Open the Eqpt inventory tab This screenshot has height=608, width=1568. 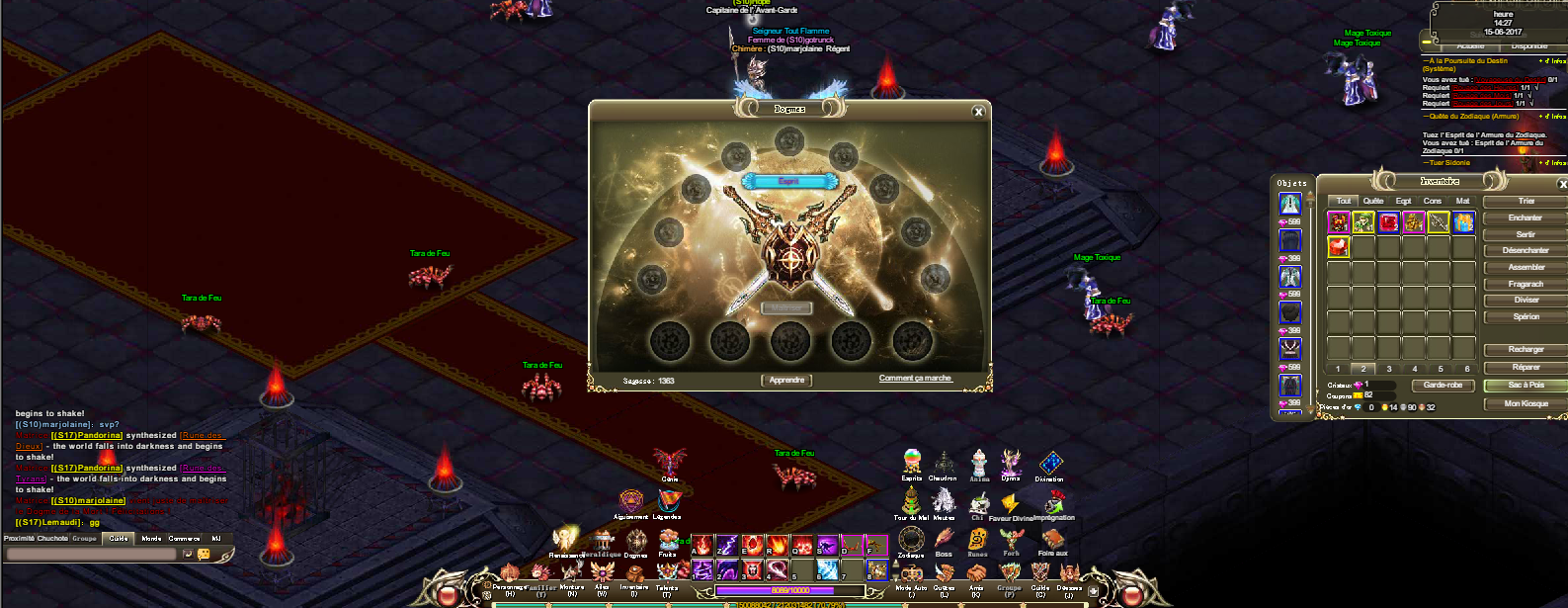click(x=1403, y=201)
